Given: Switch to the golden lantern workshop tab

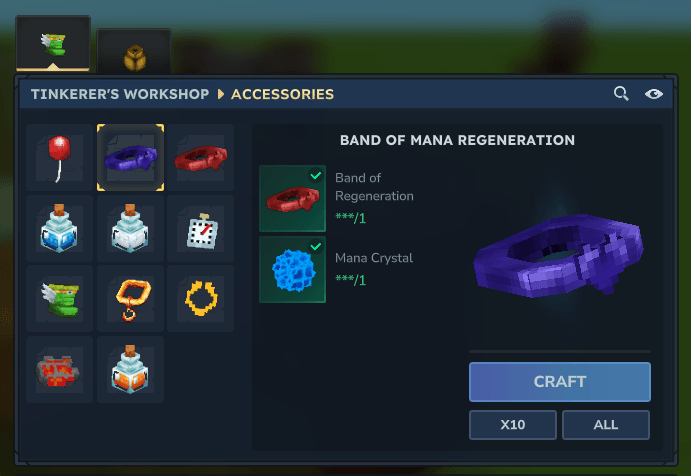Looking at the screenshot, I should coord(133,52).
